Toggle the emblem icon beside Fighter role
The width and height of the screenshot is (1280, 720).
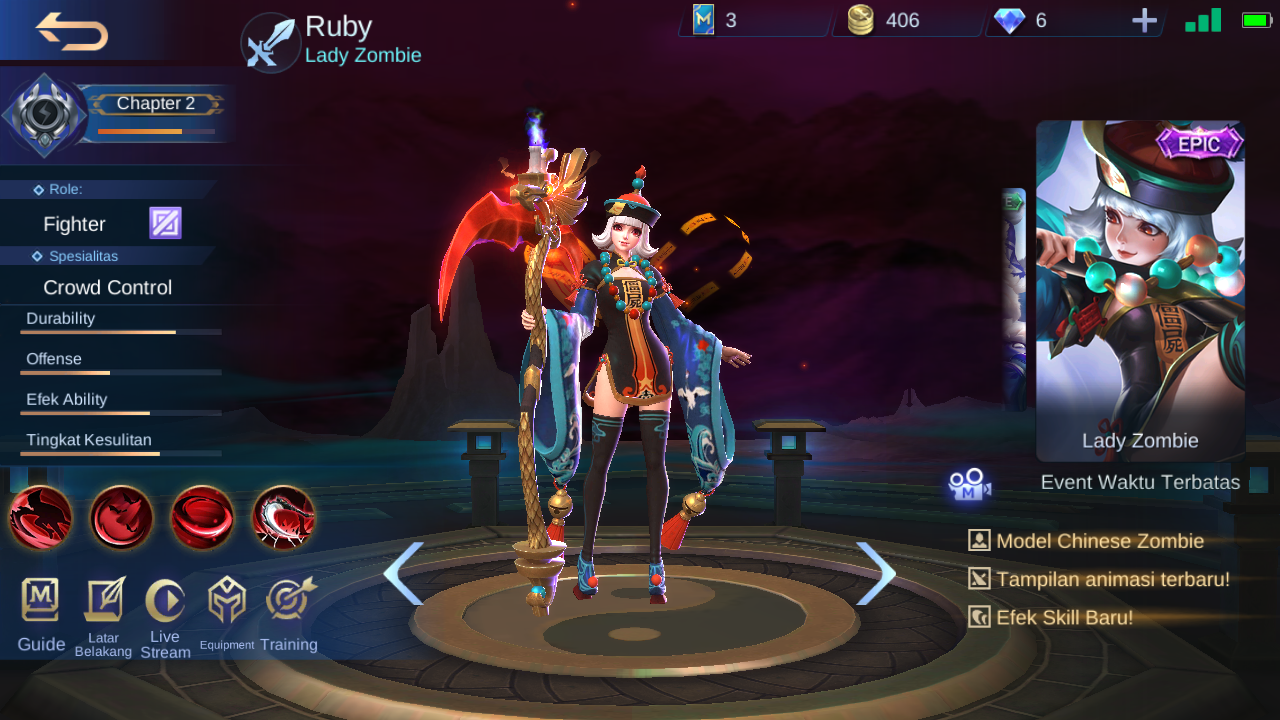(x=164, y=222)
